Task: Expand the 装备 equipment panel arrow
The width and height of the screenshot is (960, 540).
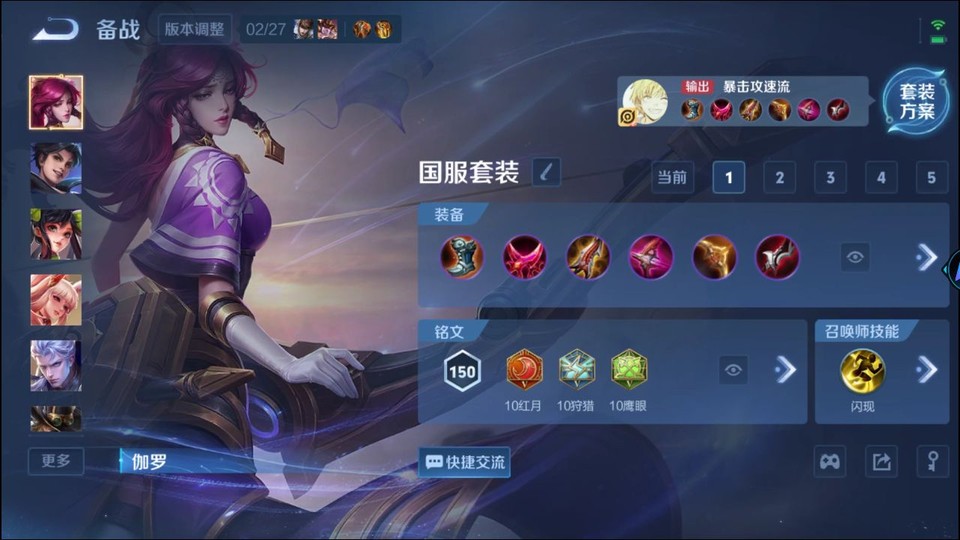Action: (x=927, y=257)
